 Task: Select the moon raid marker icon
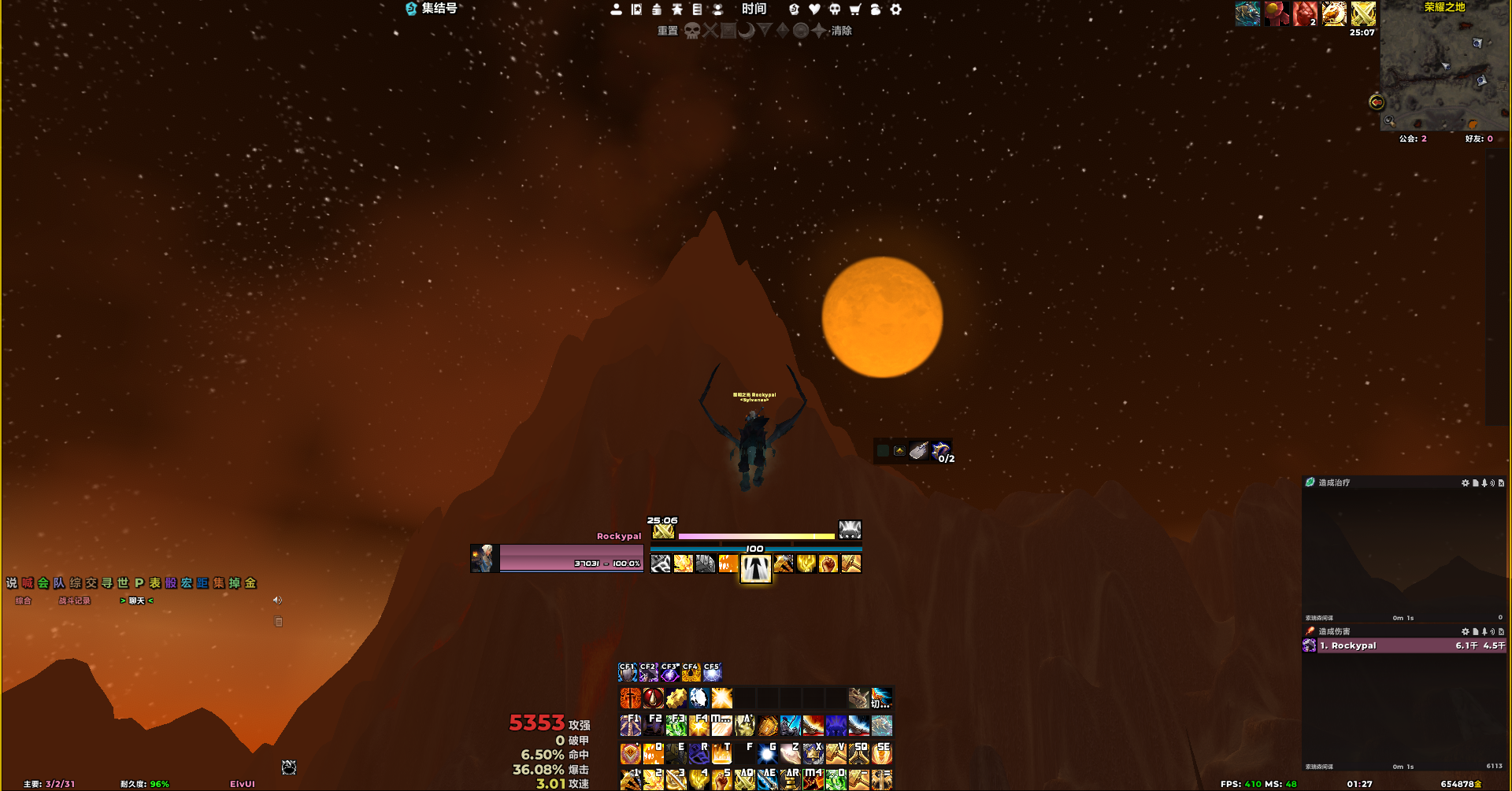[x=747, y=31]
